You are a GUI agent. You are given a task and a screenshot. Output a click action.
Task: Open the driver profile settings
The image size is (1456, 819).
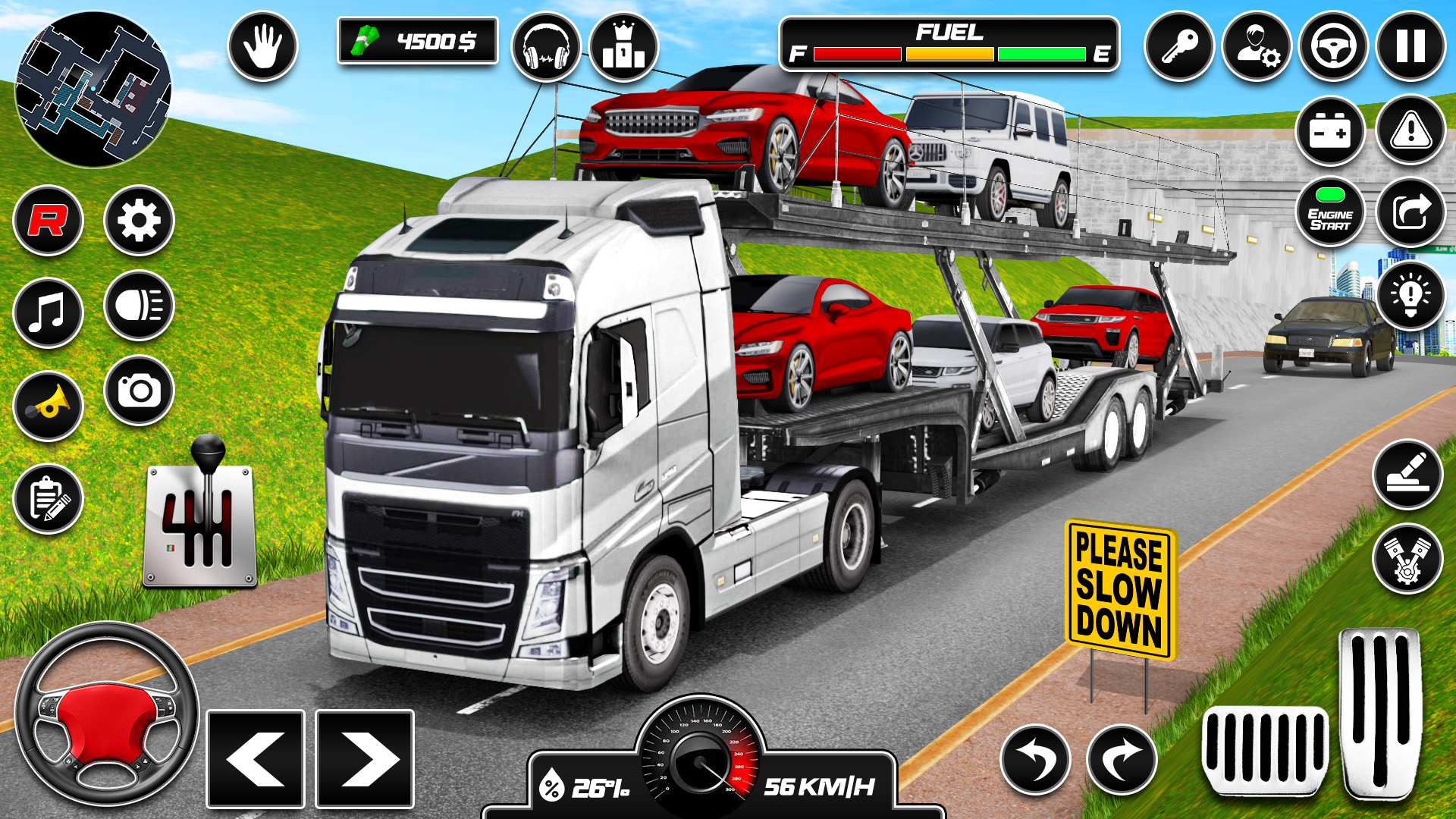pos(1259,47)
